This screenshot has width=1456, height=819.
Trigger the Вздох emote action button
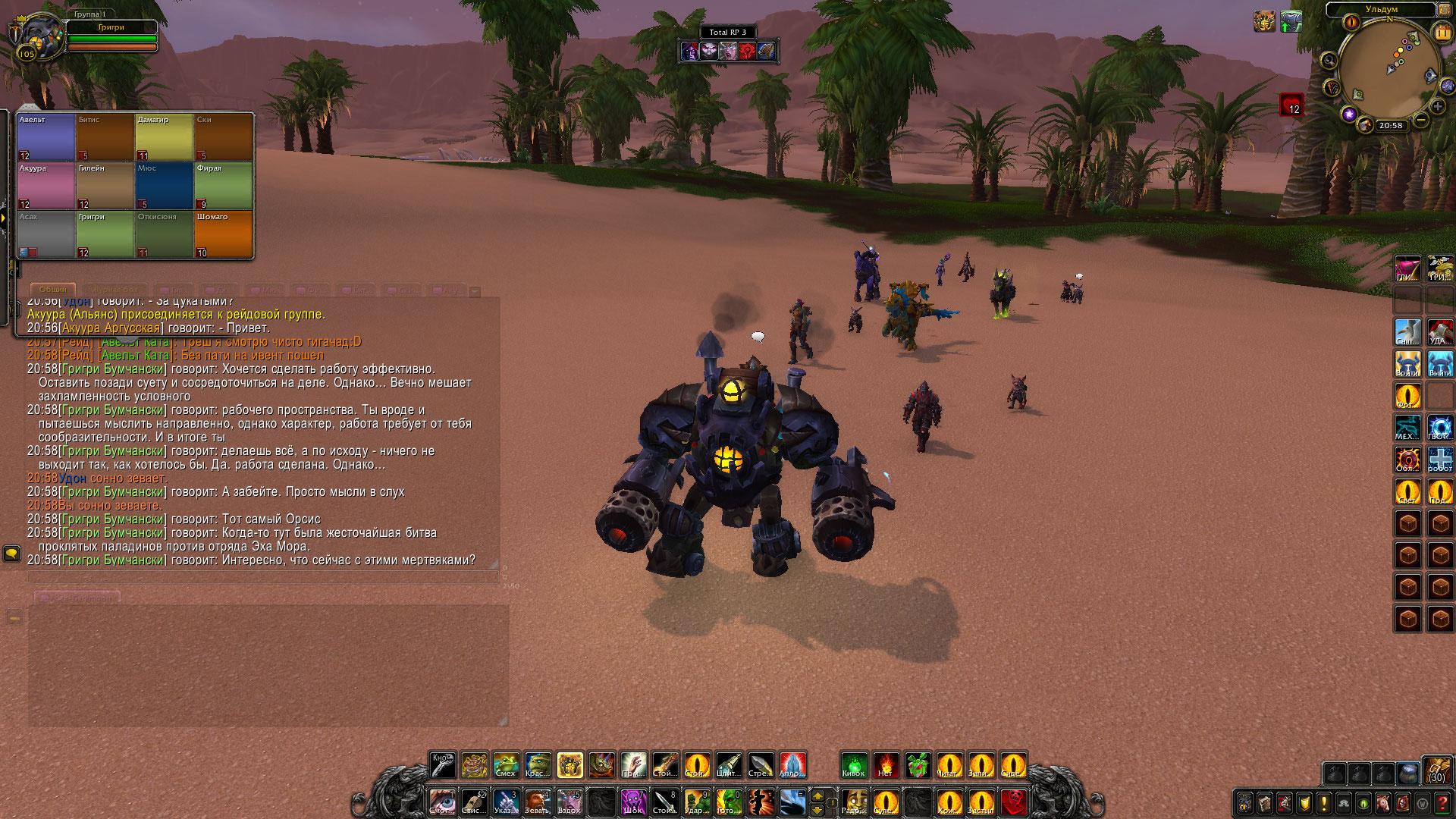(570, 802)
